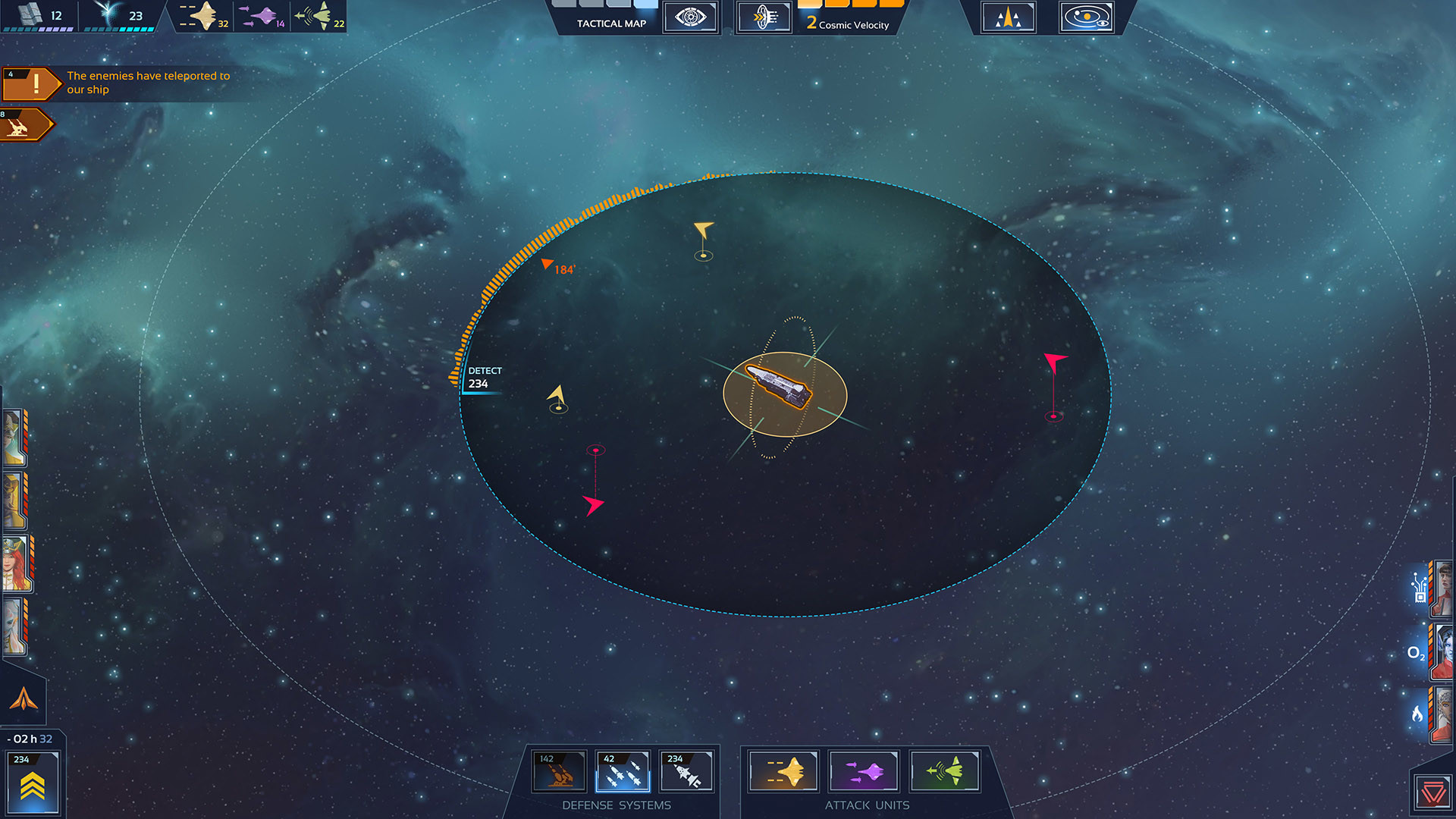
Task: Click the cyan resource progress bar under 23
Action: [121, 28]
